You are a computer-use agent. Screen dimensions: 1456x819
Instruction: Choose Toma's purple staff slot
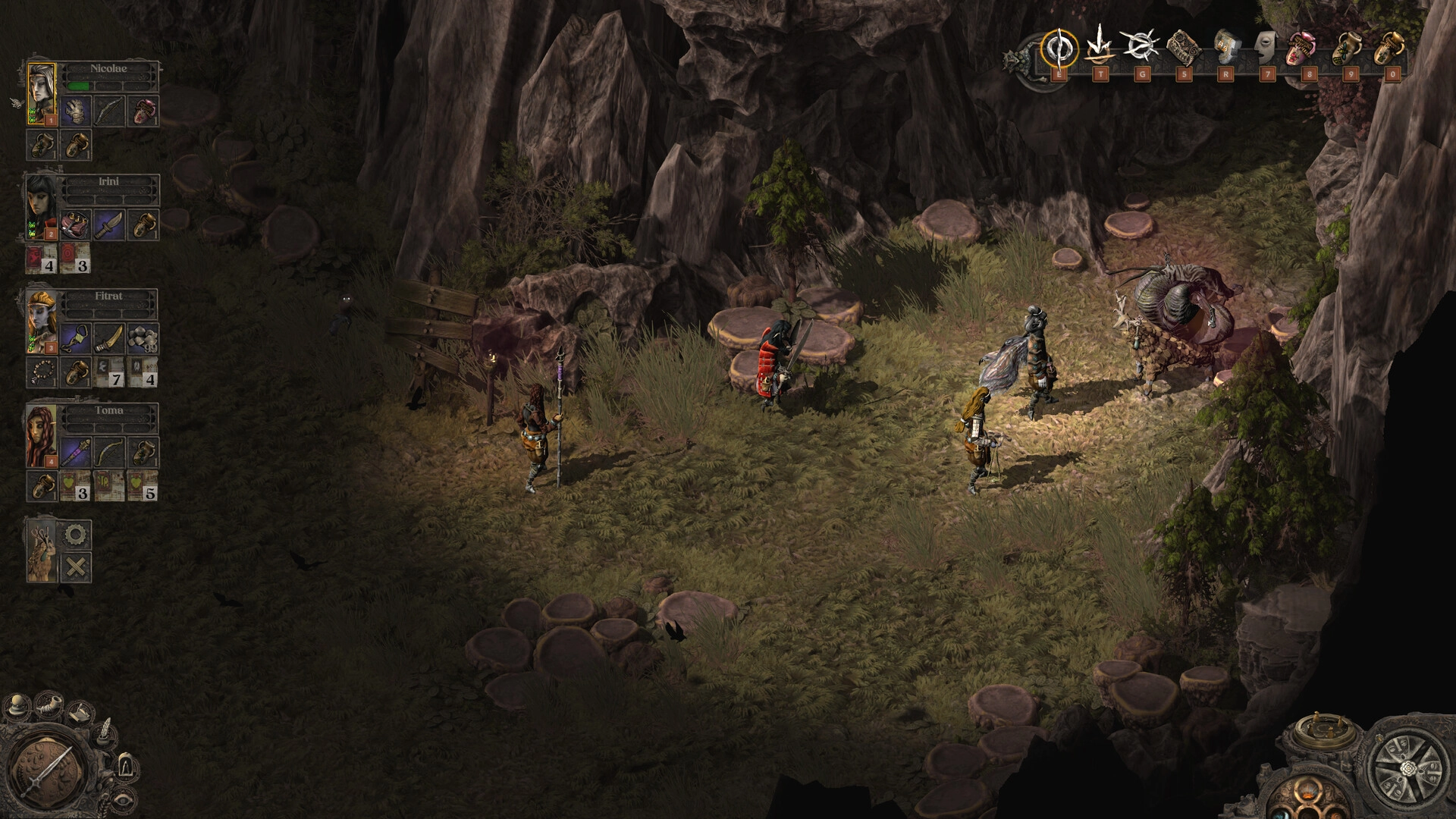[75, 453]
